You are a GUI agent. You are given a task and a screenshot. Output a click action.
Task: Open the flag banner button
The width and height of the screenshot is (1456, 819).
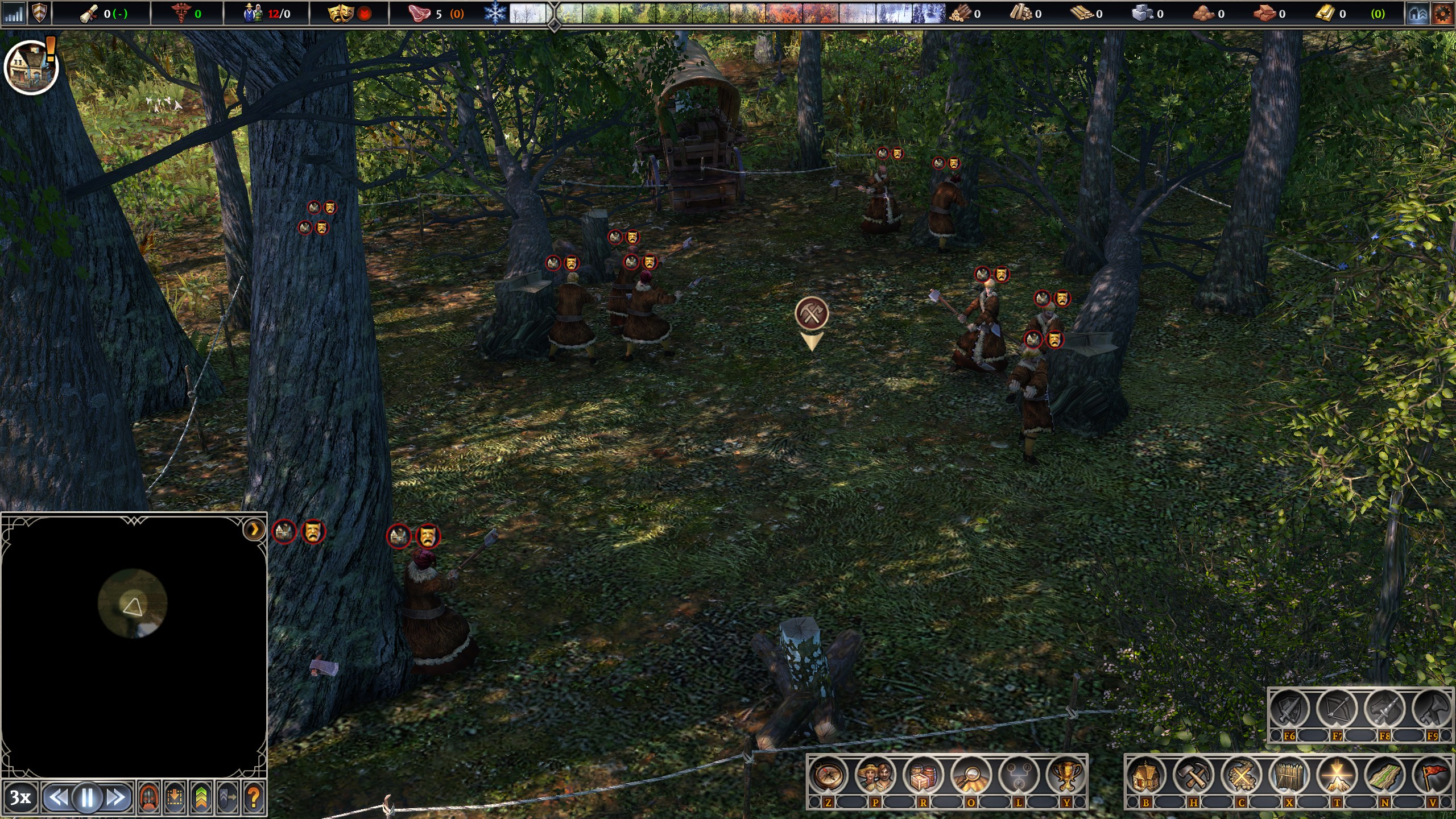(1432, 776)
